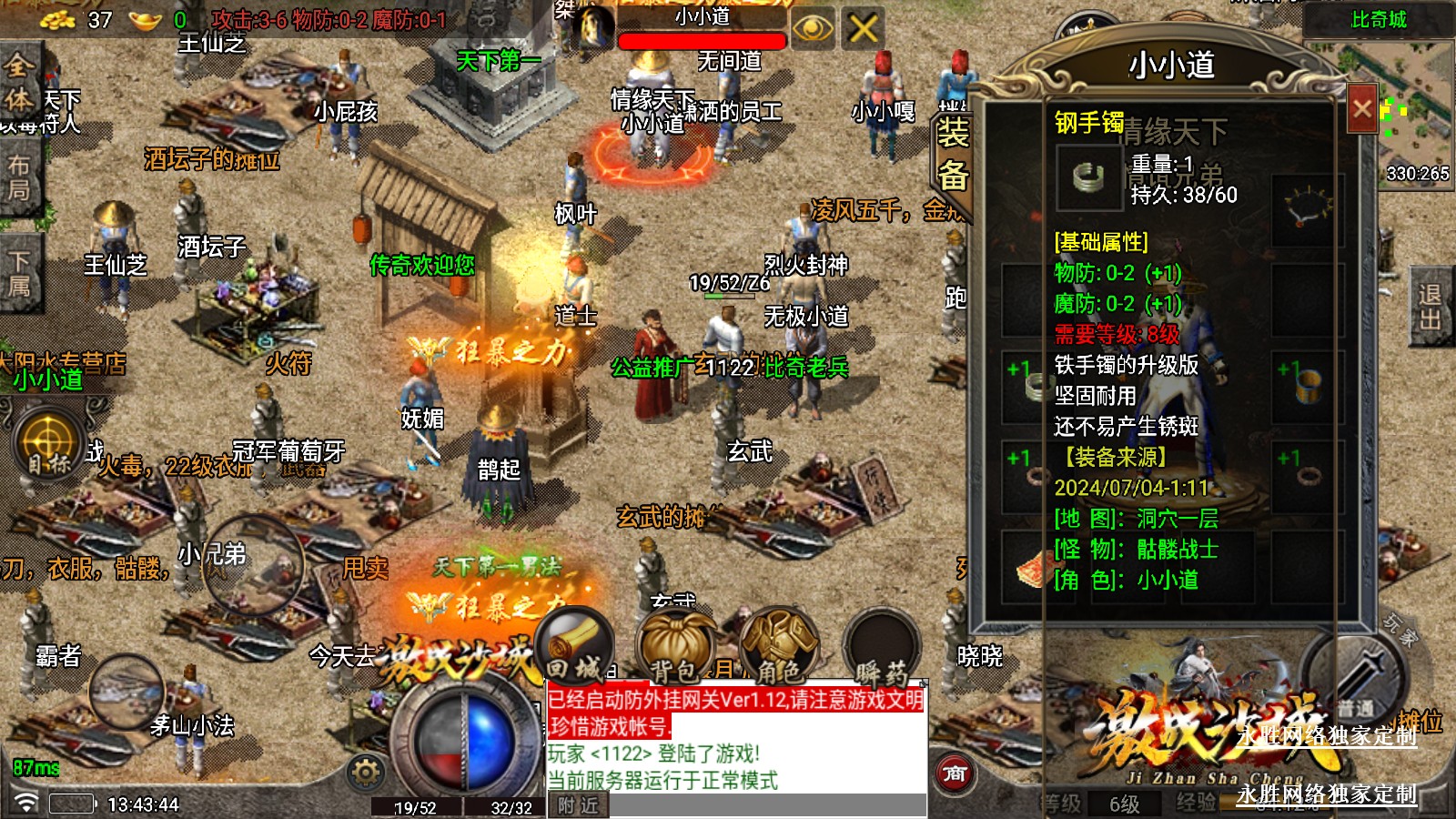Screen dimensions: 1456x819
Task: Open the gear settings icon
Action: point(366,773)
